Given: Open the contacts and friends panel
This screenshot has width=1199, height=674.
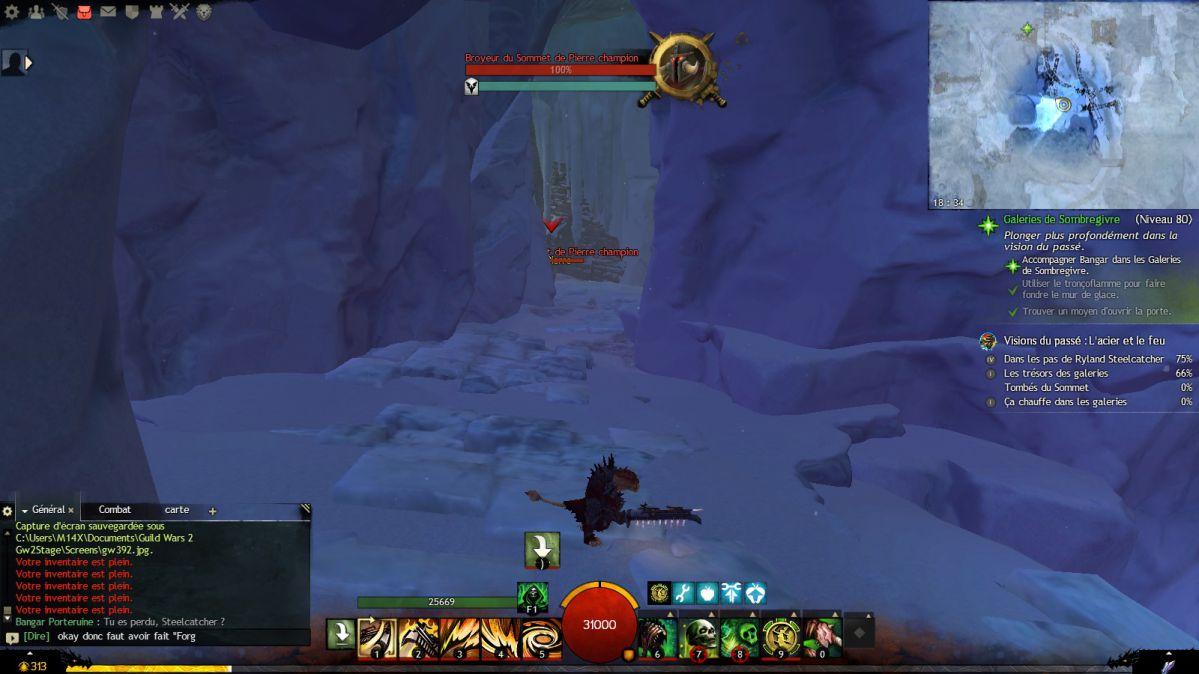Looking at the screenshot, I should pyautogui.click(x=36, y=12).
